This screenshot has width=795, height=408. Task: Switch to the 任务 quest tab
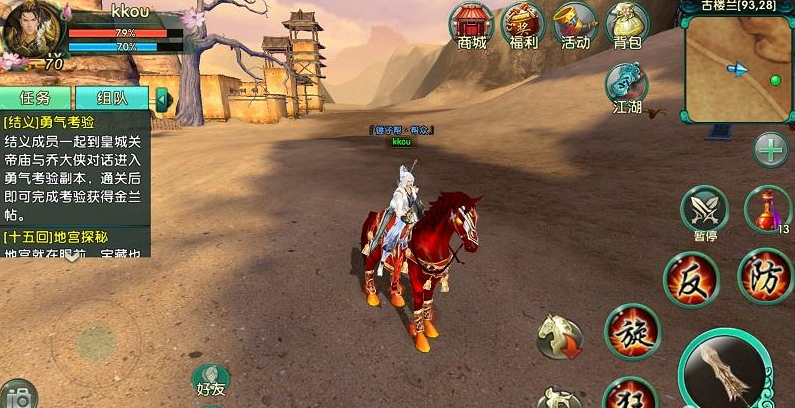(x=35, y=99)
